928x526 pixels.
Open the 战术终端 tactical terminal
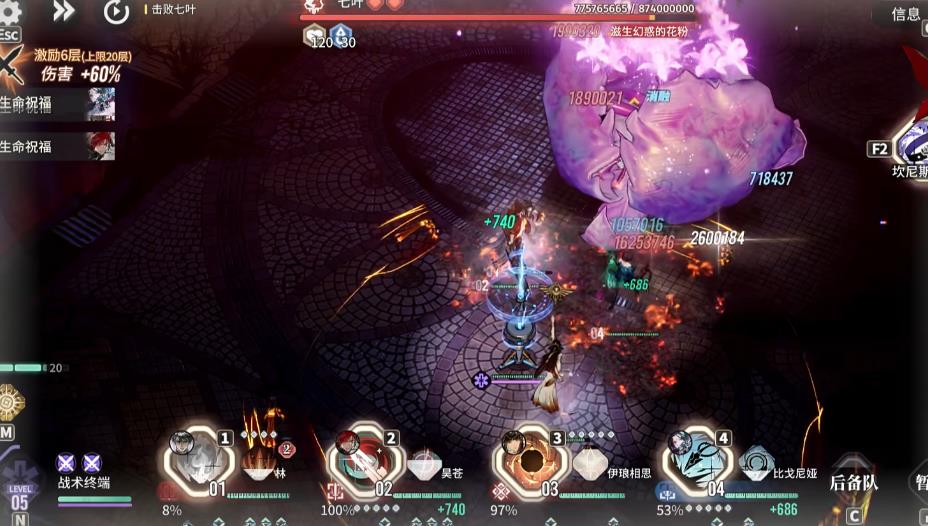click(84, 481)
